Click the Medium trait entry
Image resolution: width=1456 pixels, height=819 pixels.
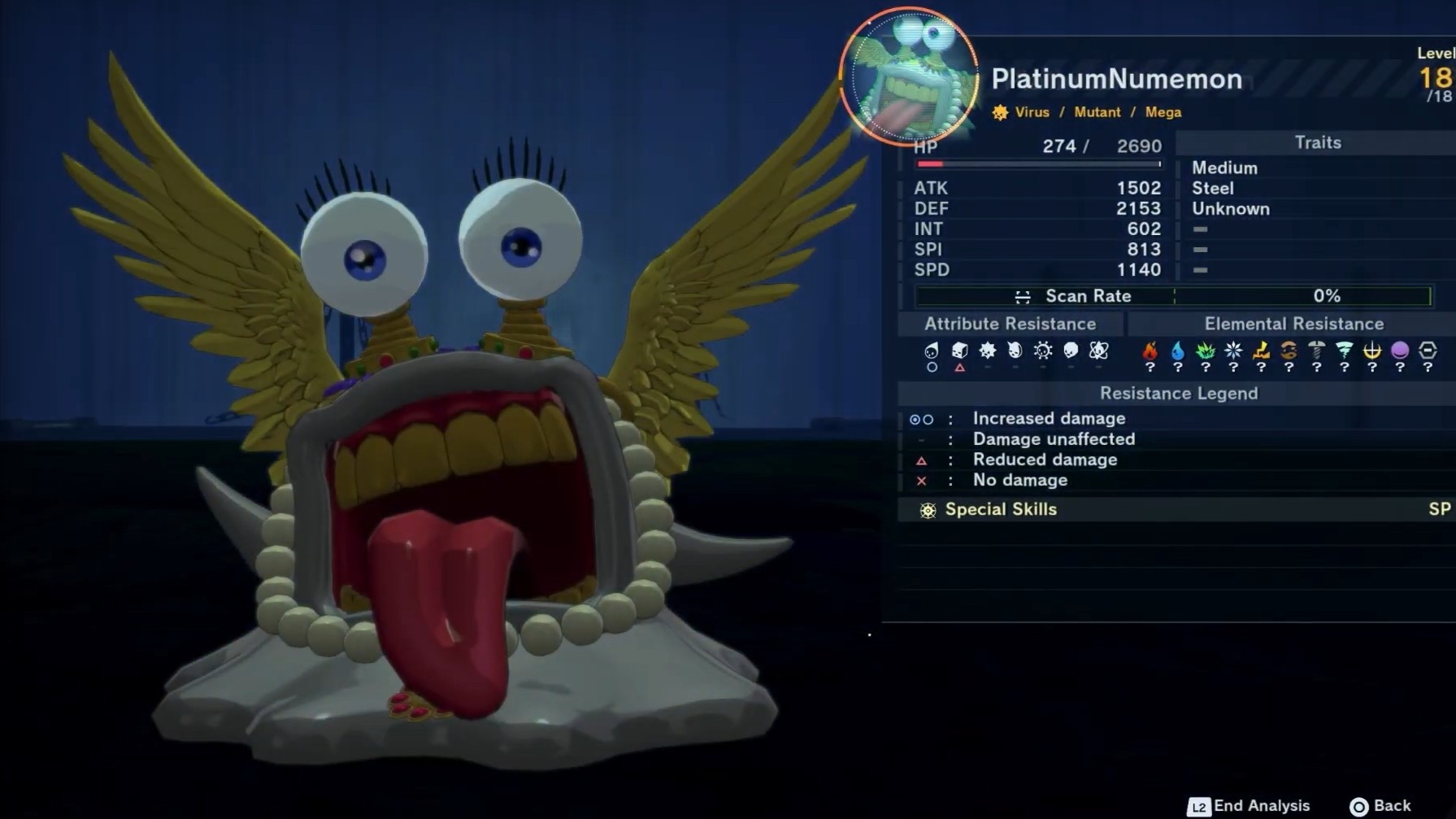(1224, 168)
